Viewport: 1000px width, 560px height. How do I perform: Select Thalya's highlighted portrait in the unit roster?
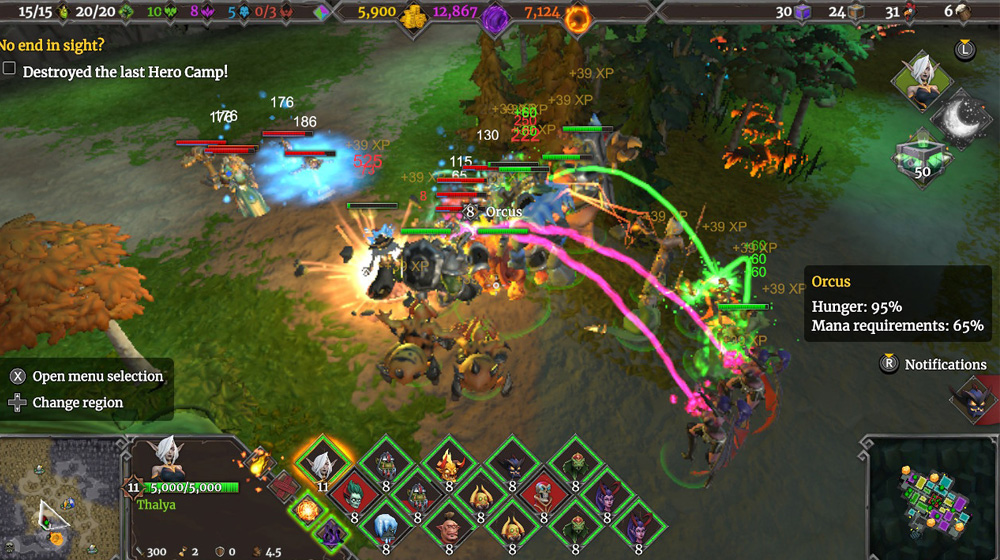[322, 463]
